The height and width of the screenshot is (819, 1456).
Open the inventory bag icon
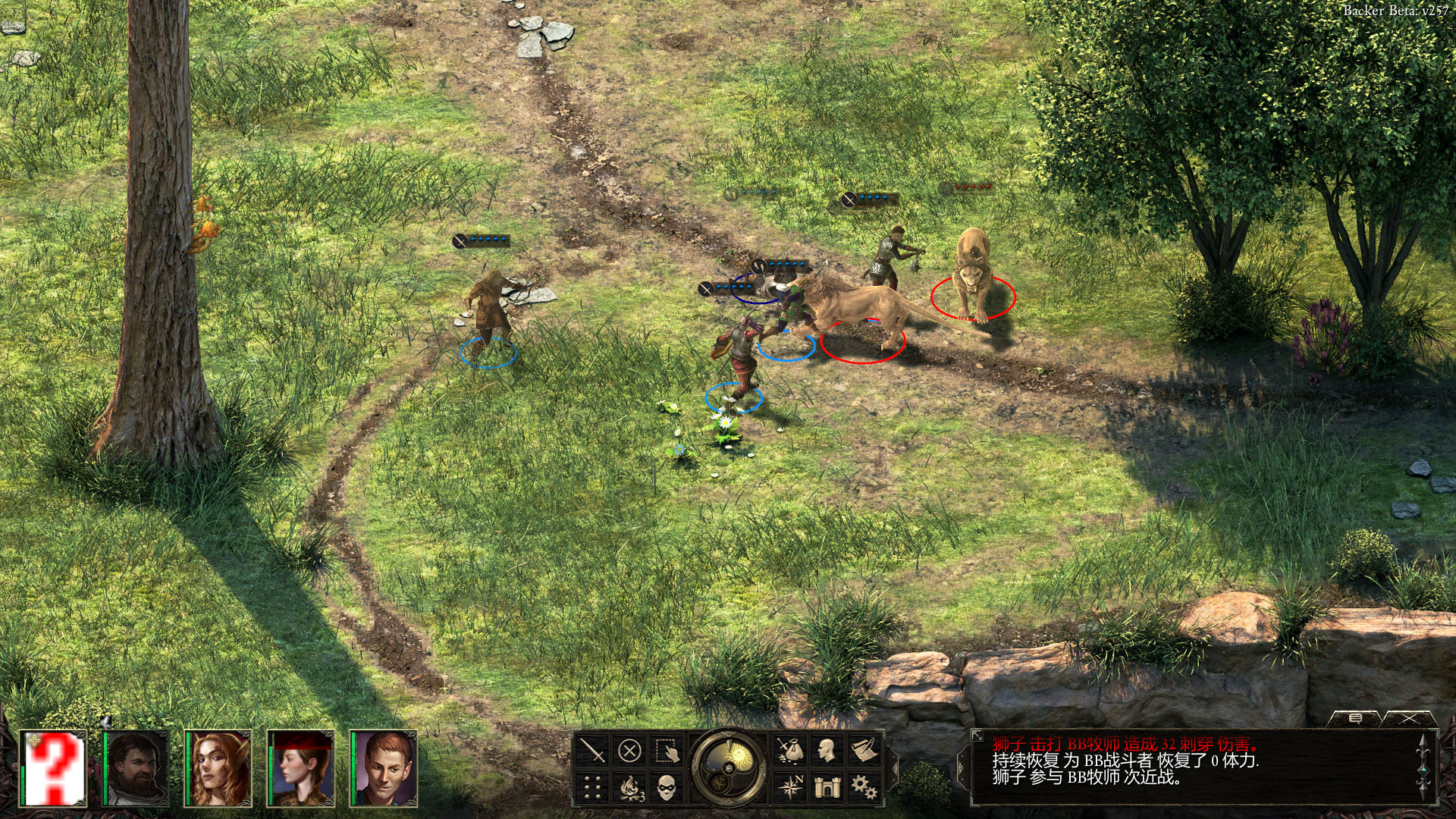coord(790,751)
